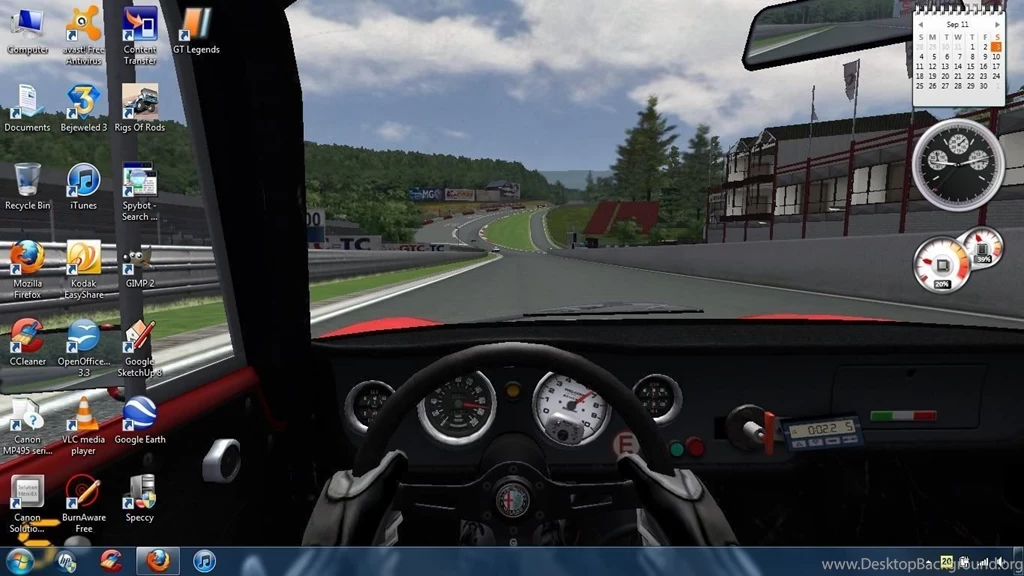Open the Windows Start menu

tap(20, 561)
